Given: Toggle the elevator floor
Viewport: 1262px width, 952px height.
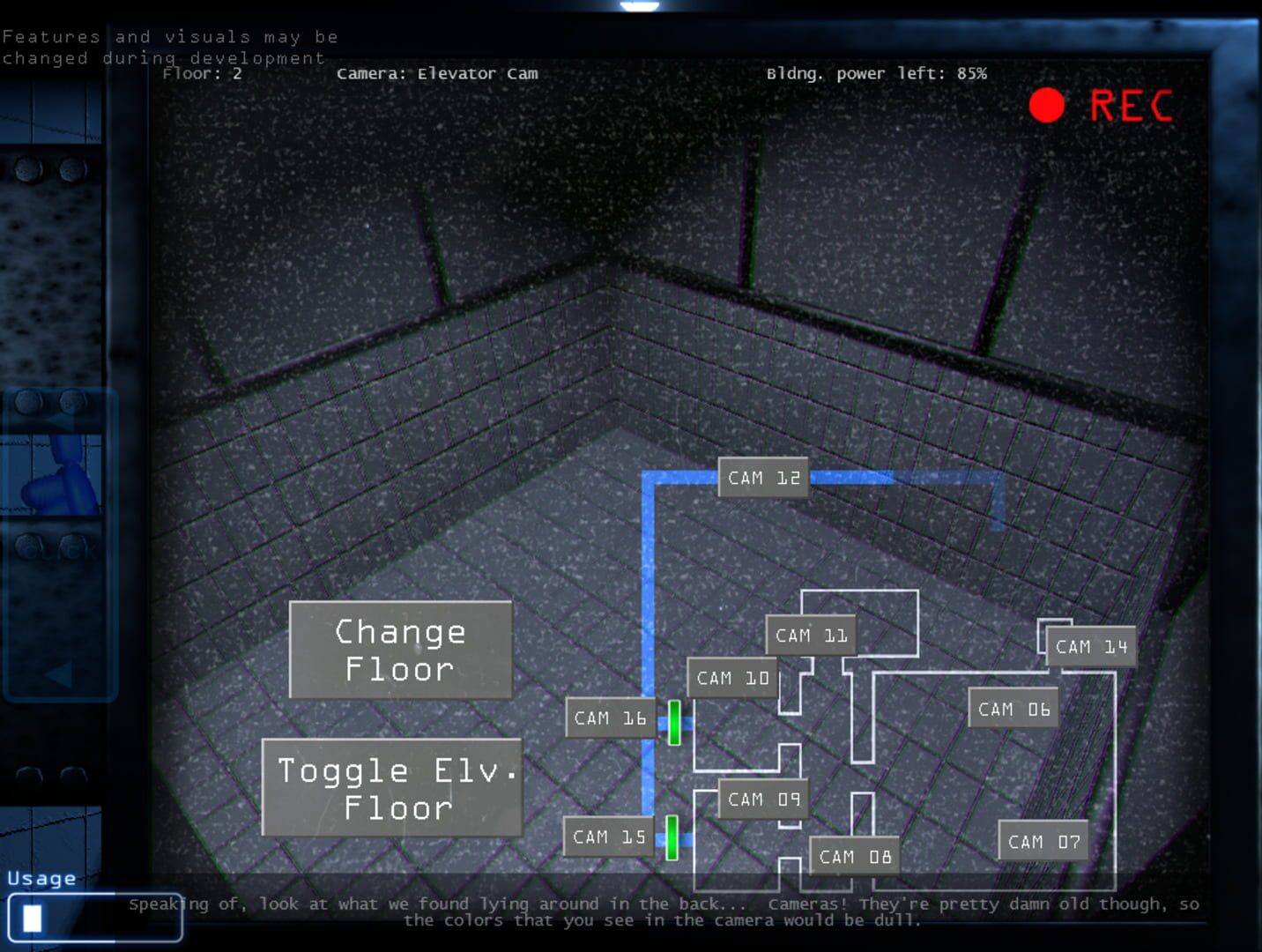Looking at the screenshot, I should pos(392,789).
